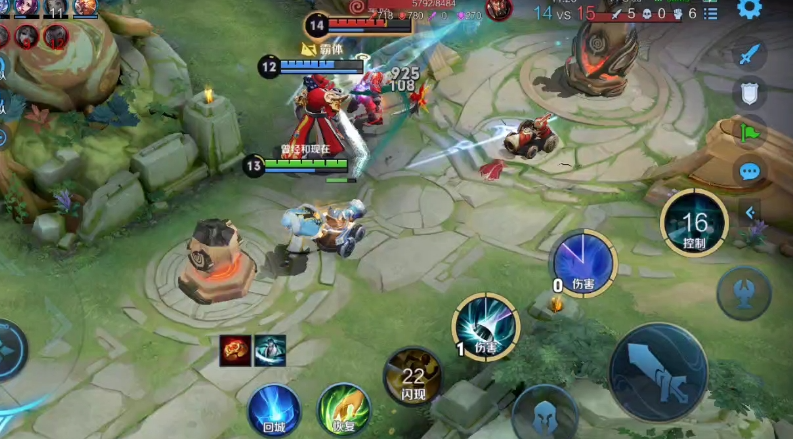The image size is (793, 439).
Task: Use the first 伤害 skill labeled 1
Action: (x=486, y=325)
